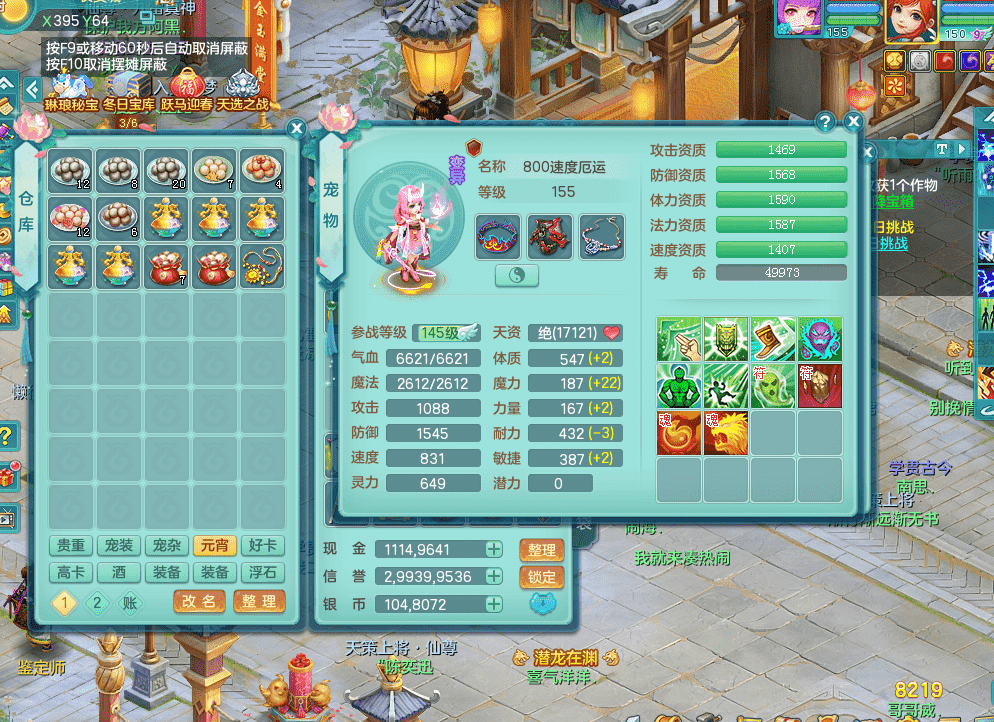The width and height of the screenshot is (994, 722).
Task: Click the 锁定 lock button
Action: (541, 577)
